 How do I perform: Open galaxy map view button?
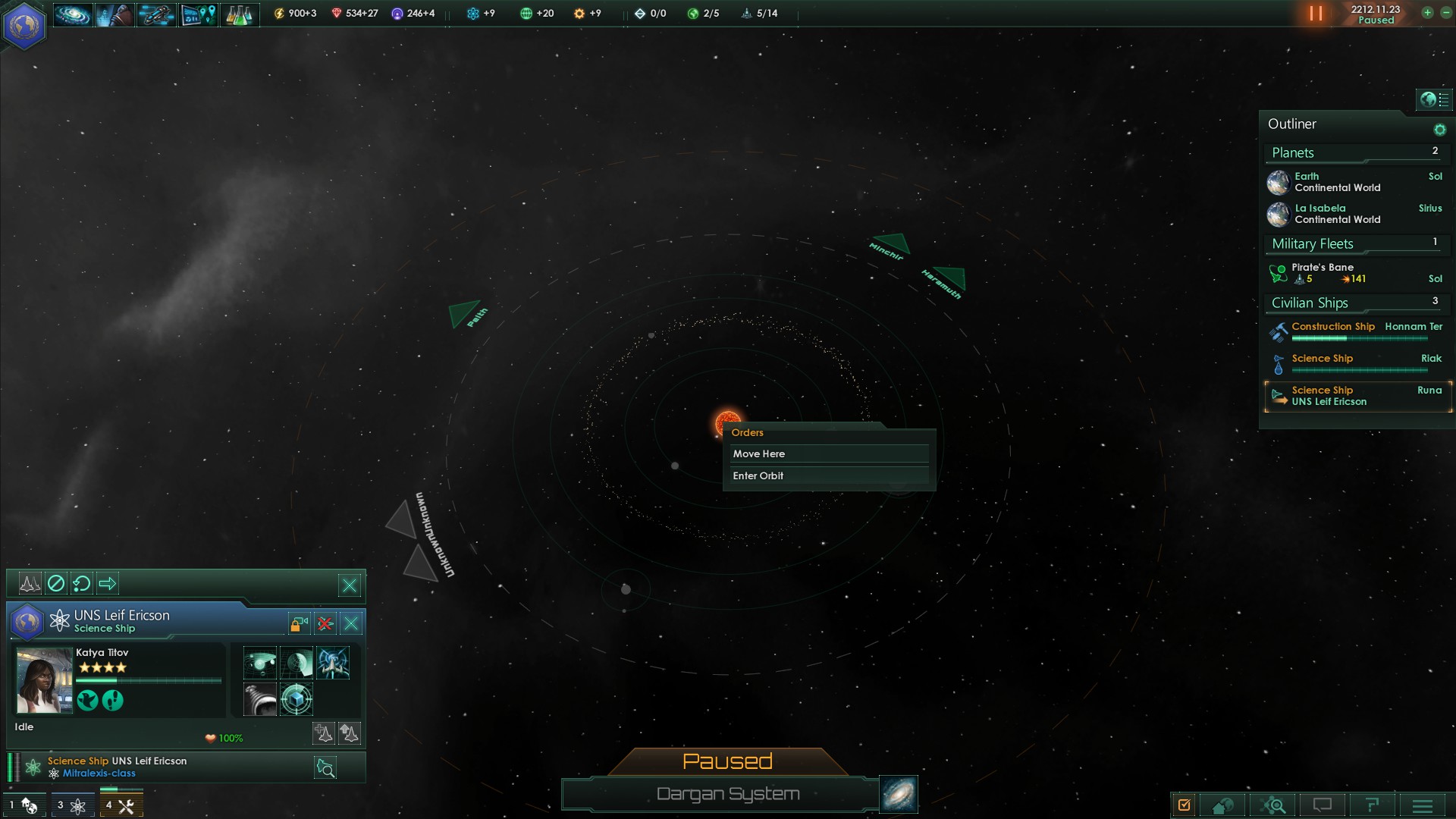coord(899,794)
